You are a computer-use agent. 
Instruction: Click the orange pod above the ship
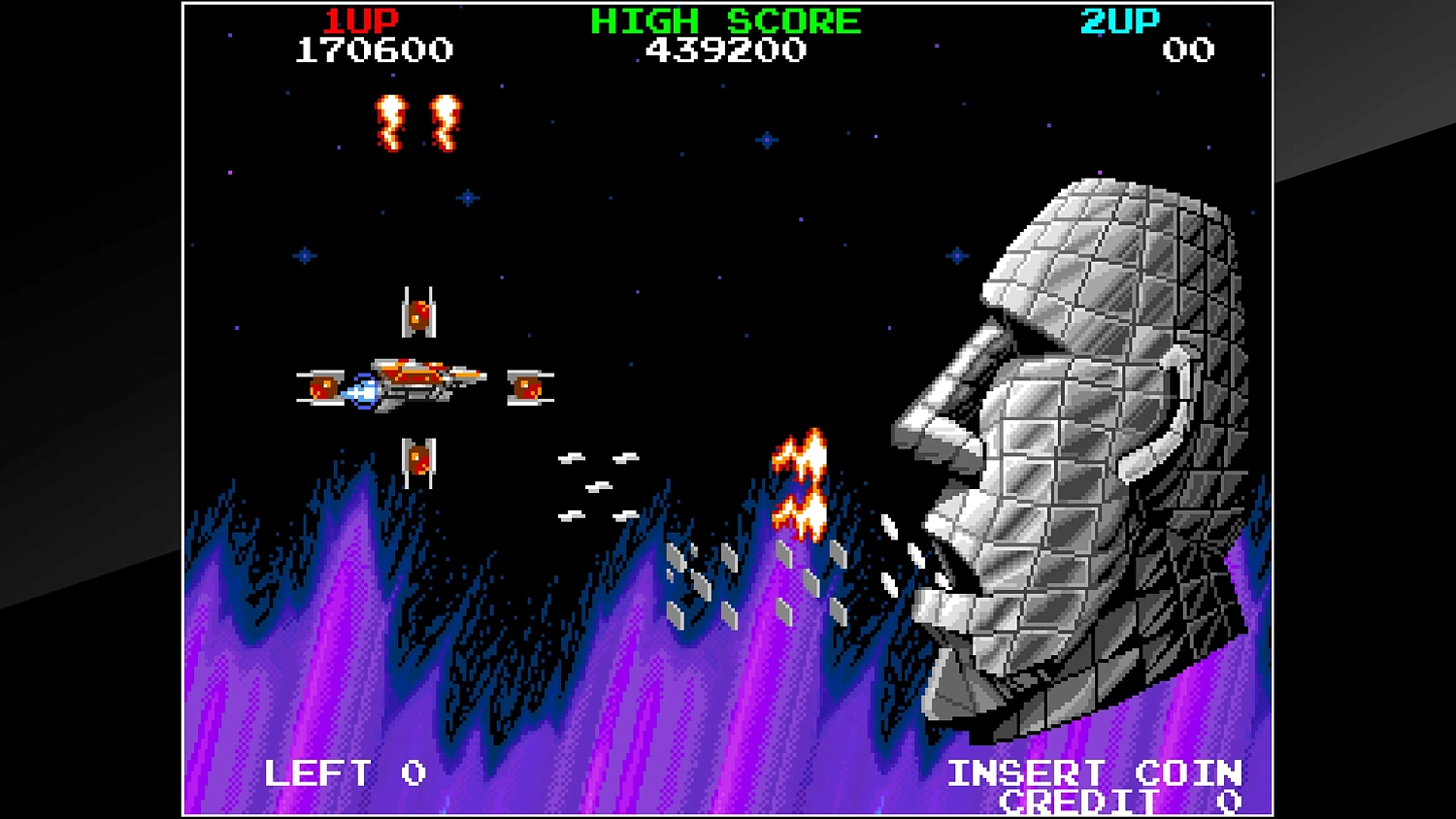tap(419, 312)
